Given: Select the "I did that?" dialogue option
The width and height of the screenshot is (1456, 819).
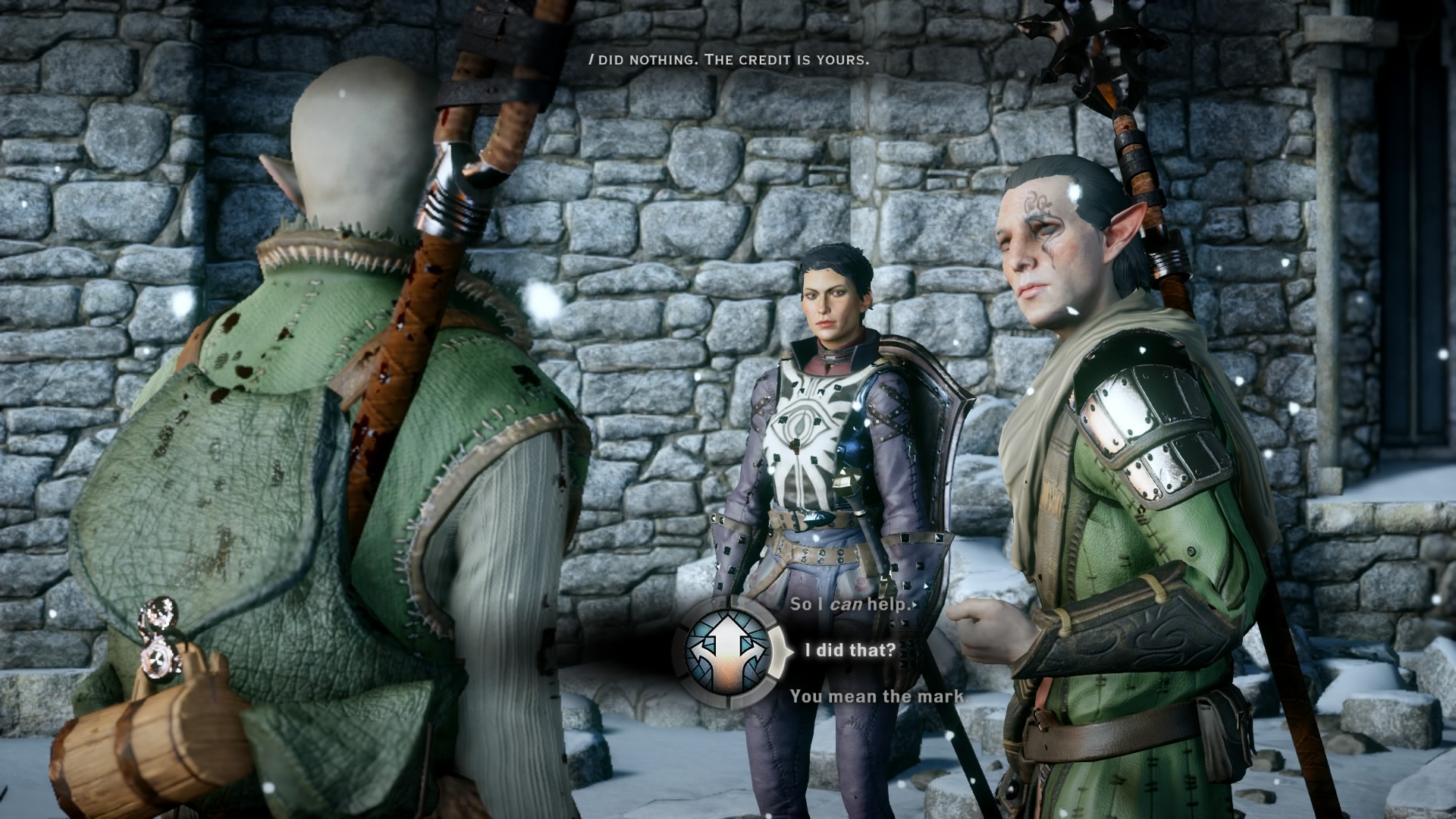Looking at the screenshot, I should (849, 650).
